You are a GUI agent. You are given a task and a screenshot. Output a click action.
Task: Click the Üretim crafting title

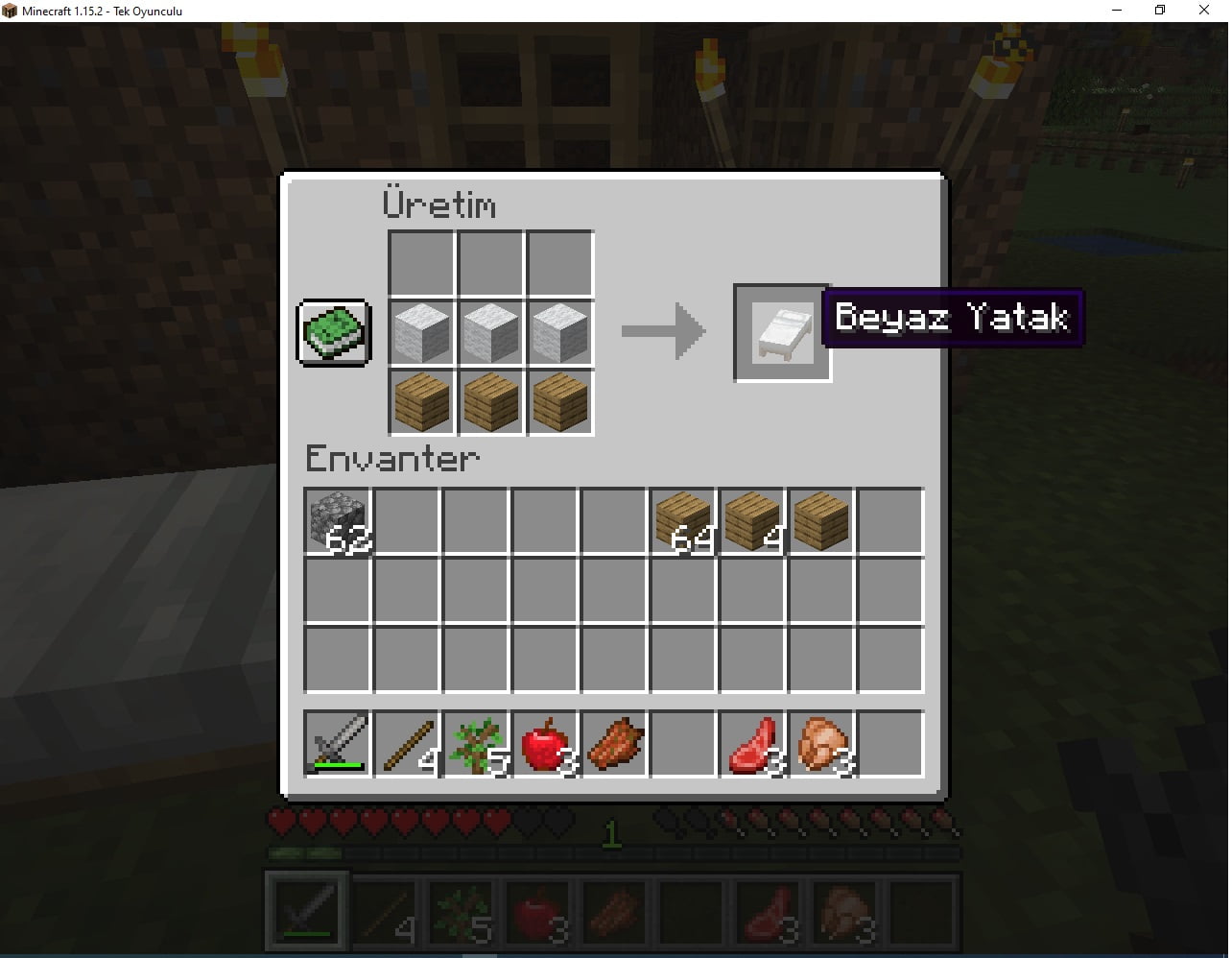point(439,204)
